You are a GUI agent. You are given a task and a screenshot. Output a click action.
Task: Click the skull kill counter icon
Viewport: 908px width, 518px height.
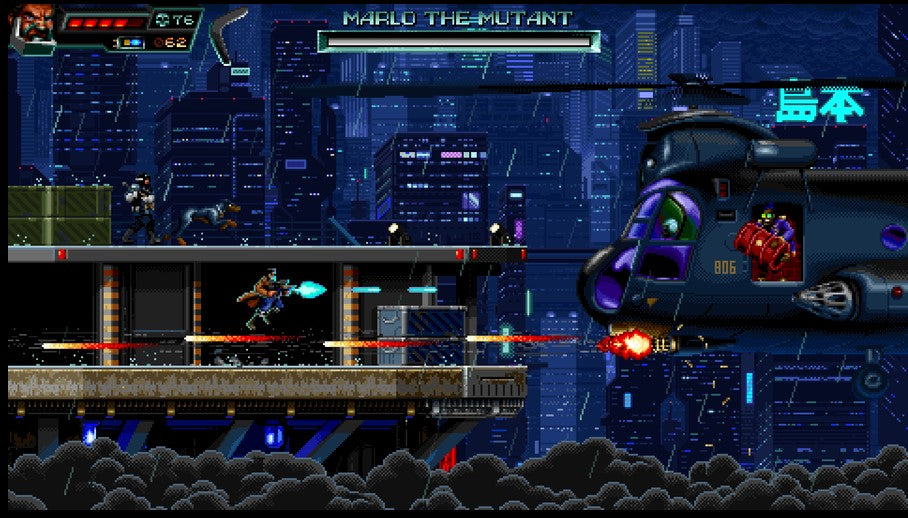coord(163,19)
